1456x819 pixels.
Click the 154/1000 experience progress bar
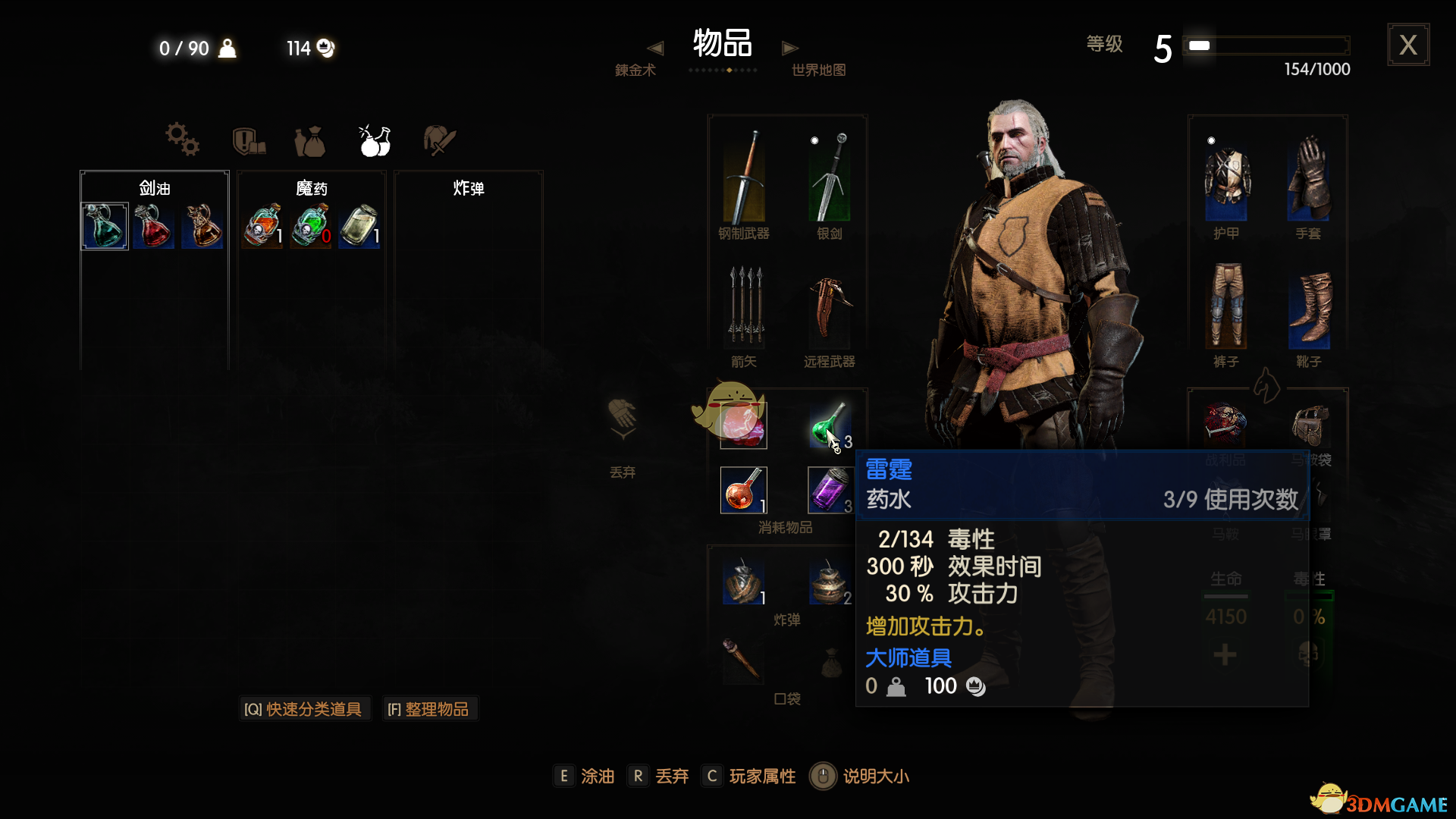click(1265, 45)
